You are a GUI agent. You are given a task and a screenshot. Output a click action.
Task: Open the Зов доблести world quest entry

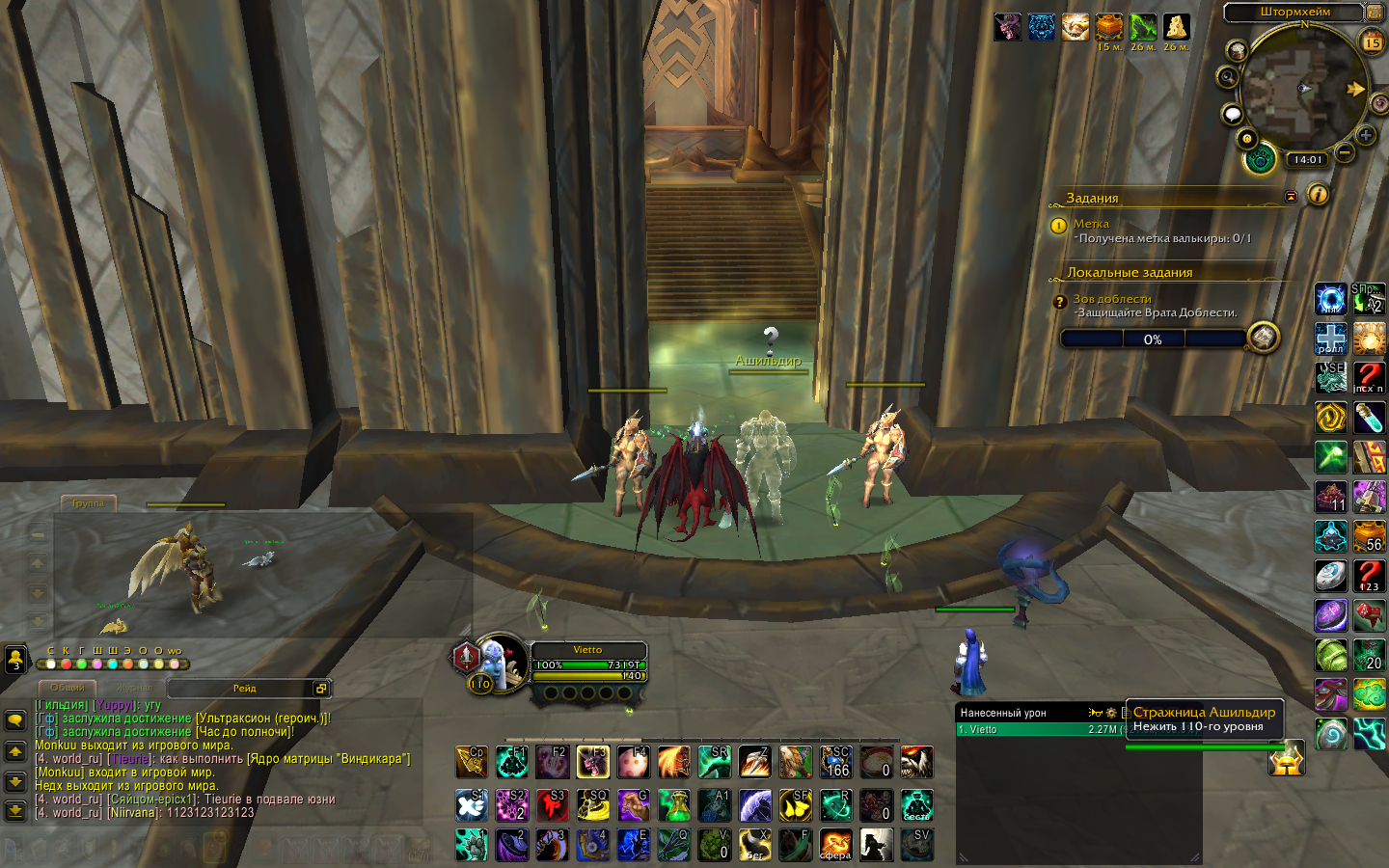coord(1112,299)
